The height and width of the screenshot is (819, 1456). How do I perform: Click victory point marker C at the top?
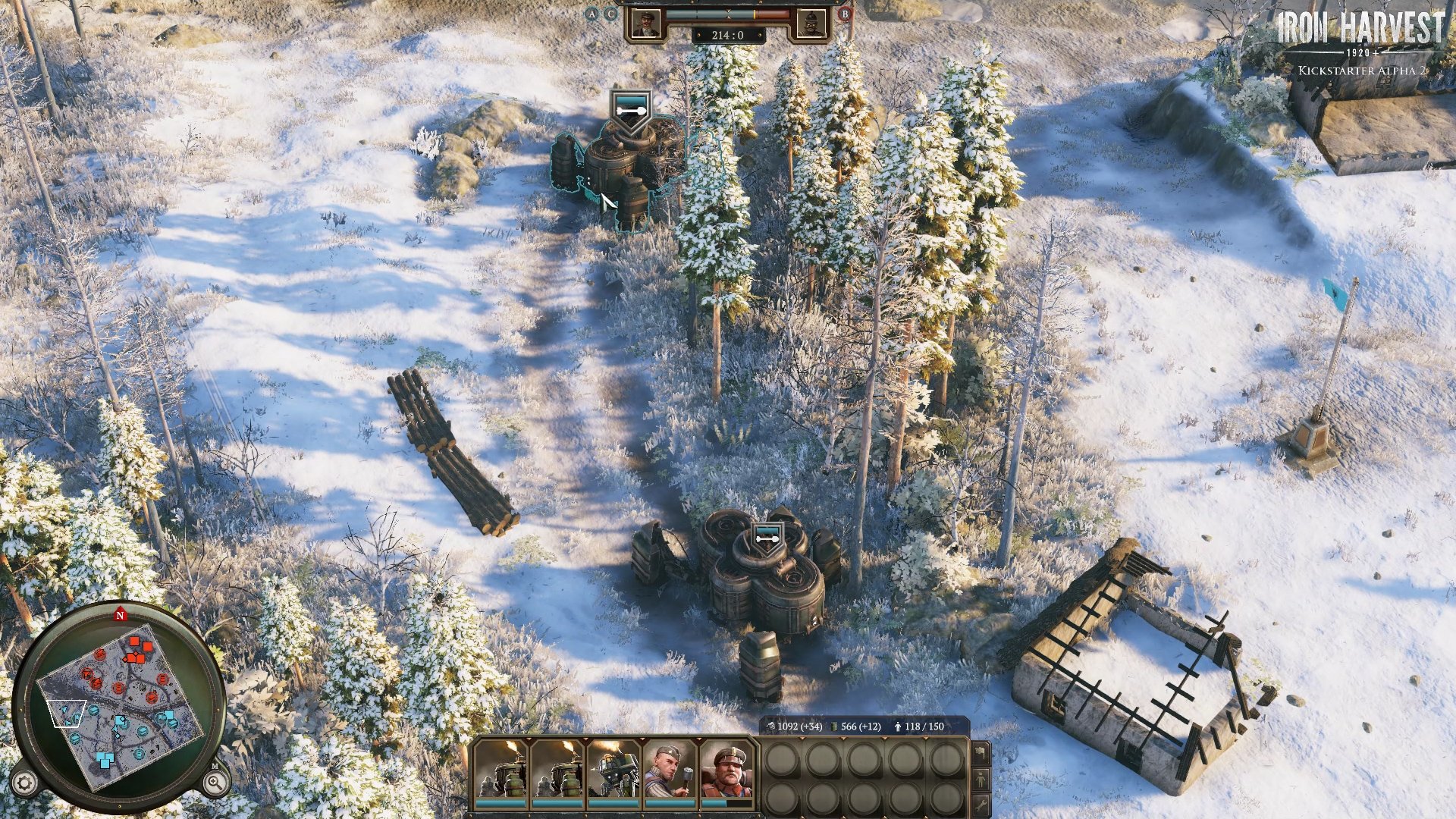click(x=610, y=14)
